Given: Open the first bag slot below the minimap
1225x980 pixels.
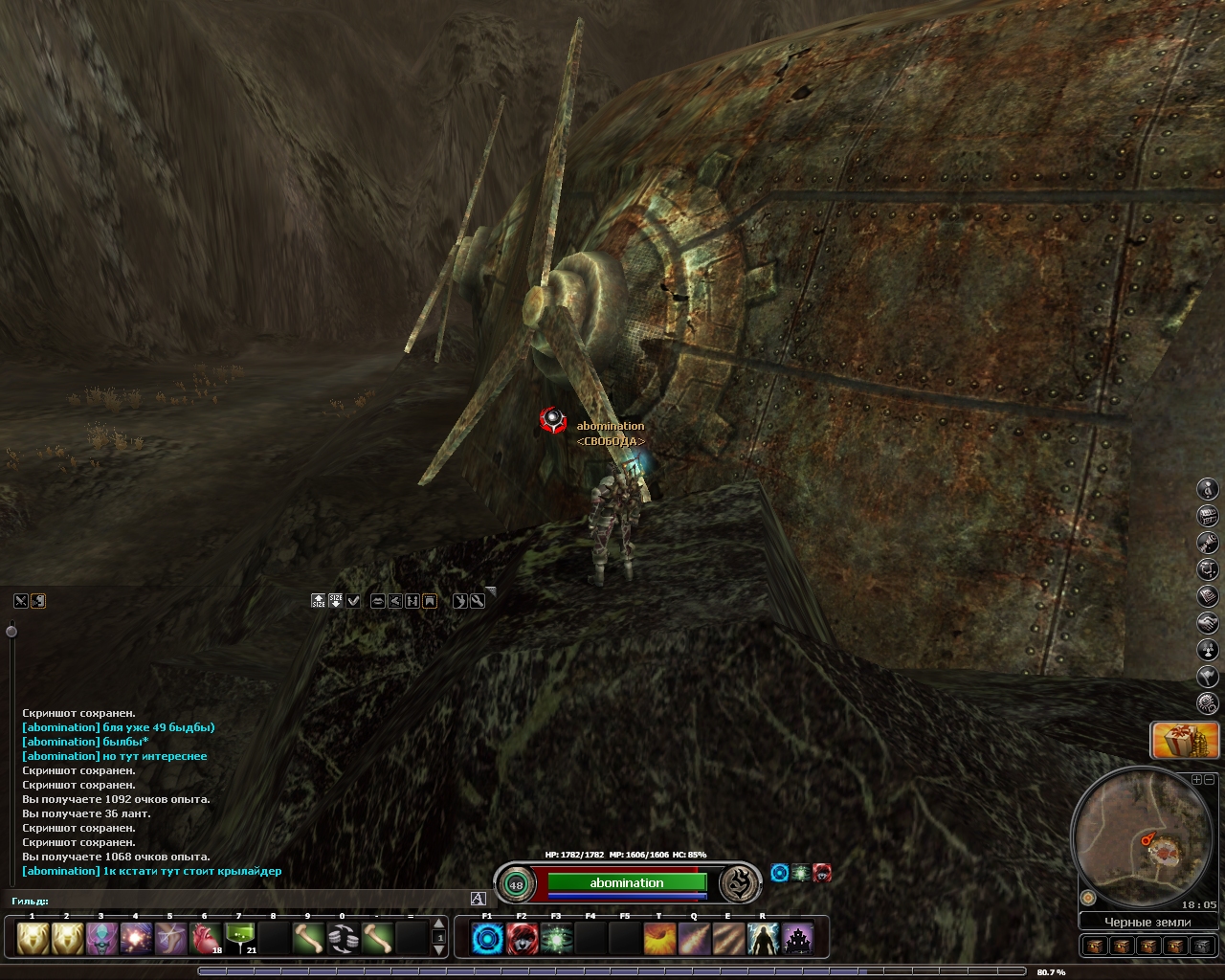Looking at the screenshot, I should coord(1097,946).
